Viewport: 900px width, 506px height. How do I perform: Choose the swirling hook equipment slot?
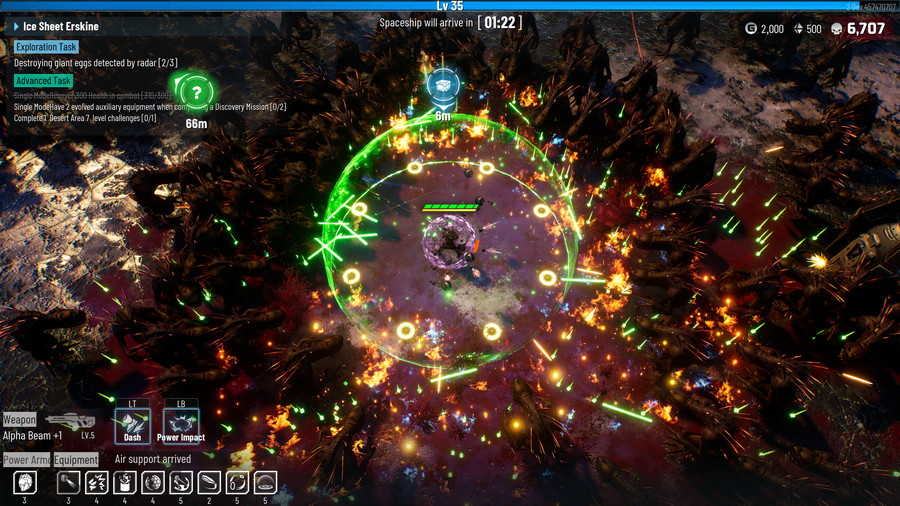[x=181, y=483]
